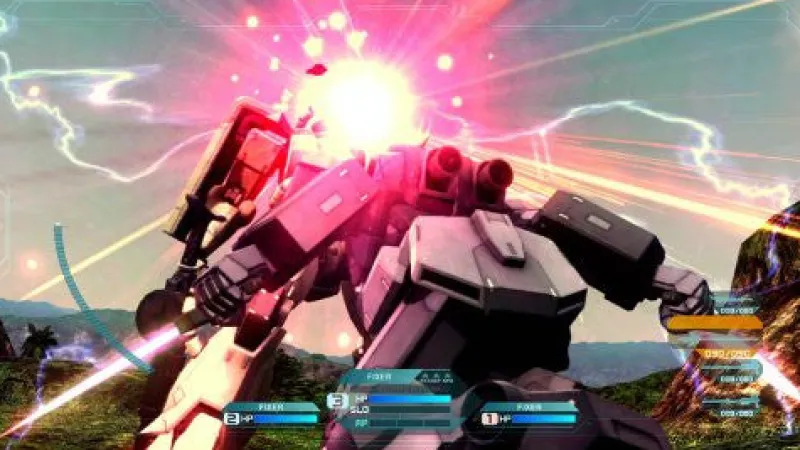Choose the orange highlighted weapon slot
Viewport: 800px width, 450px height.
(713, 323)
